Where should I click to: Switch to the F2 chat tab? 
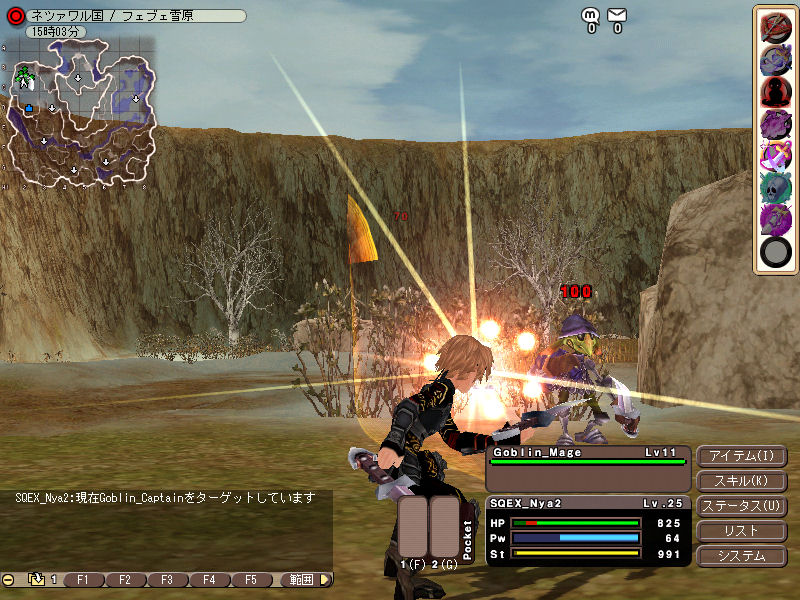pos(125,579)
